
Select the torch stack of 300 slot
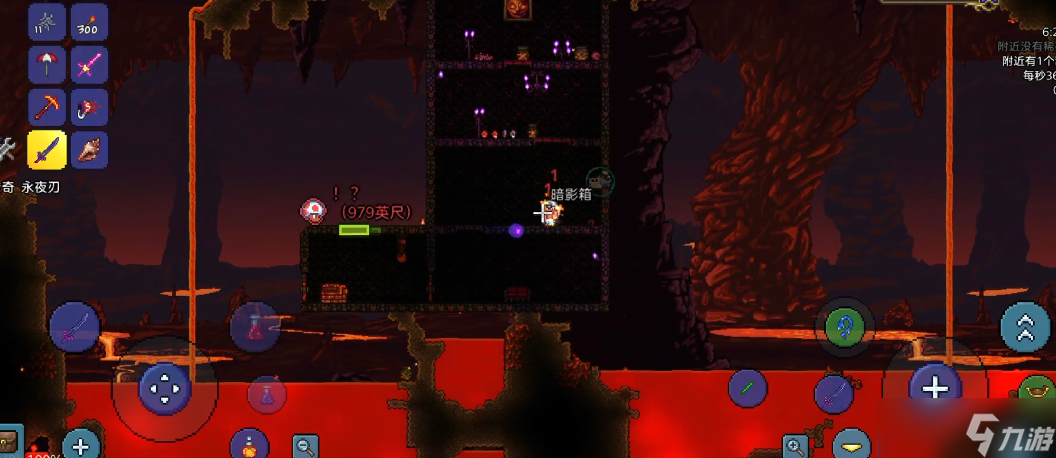(x=89, y=21)
